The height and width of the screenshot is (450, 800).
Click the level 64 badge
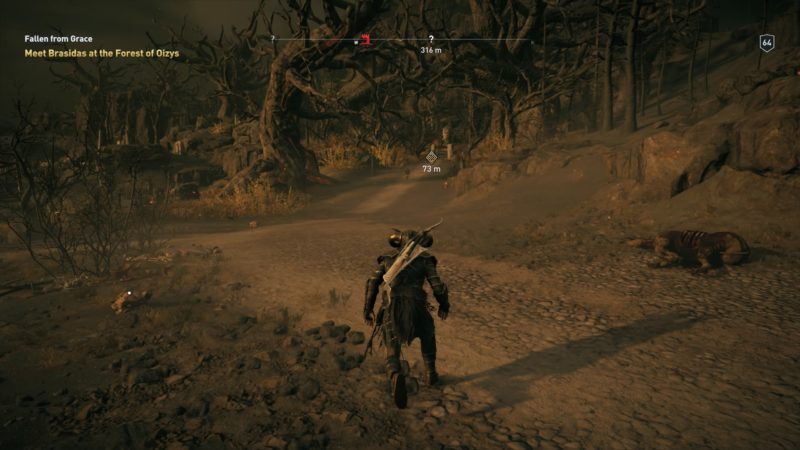(767, 42)
